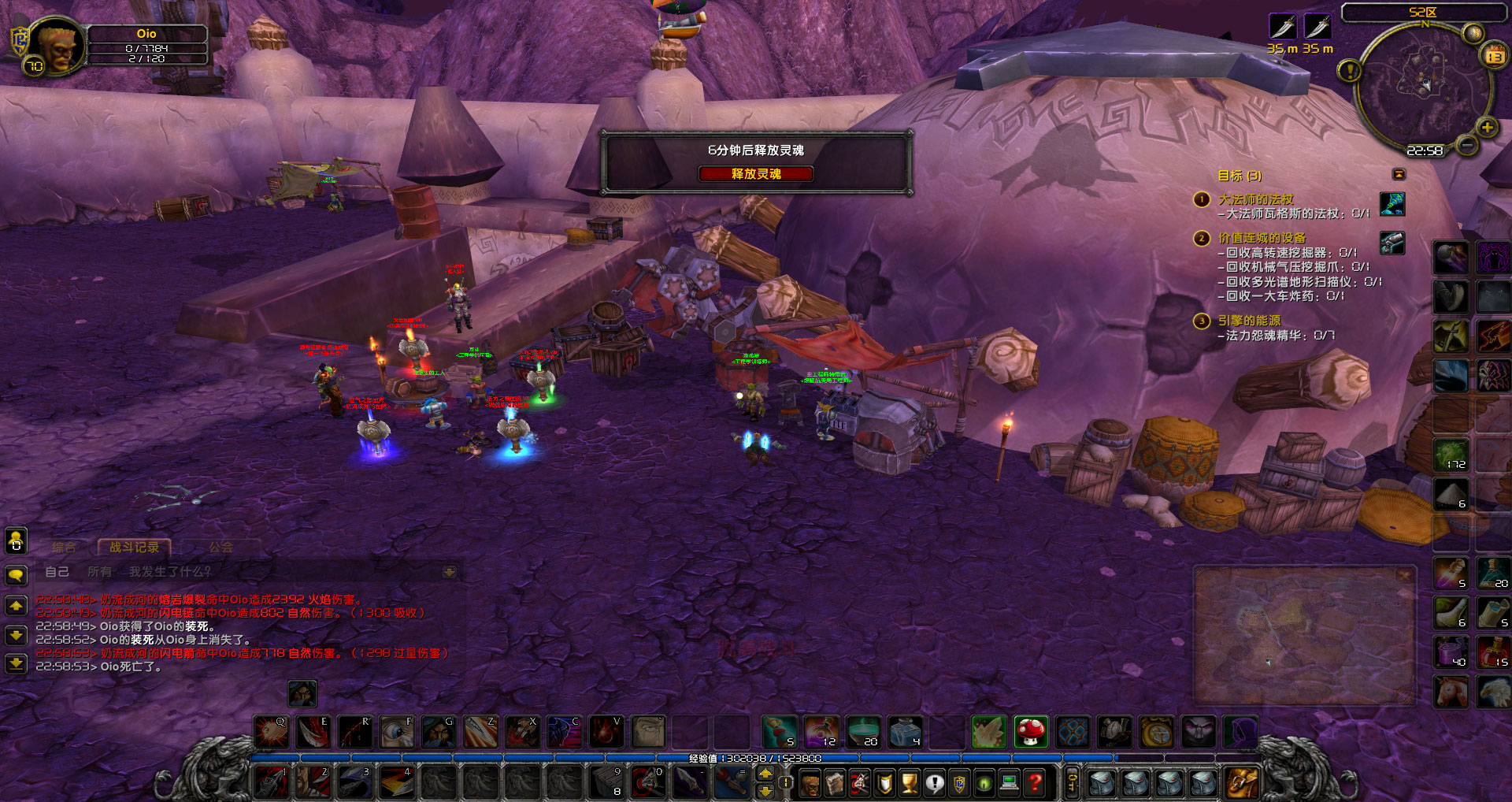Screen dimensions: 1512x802
Task: Use the quest item beside 价值连城的设备
Action: tap(1392, 242)
